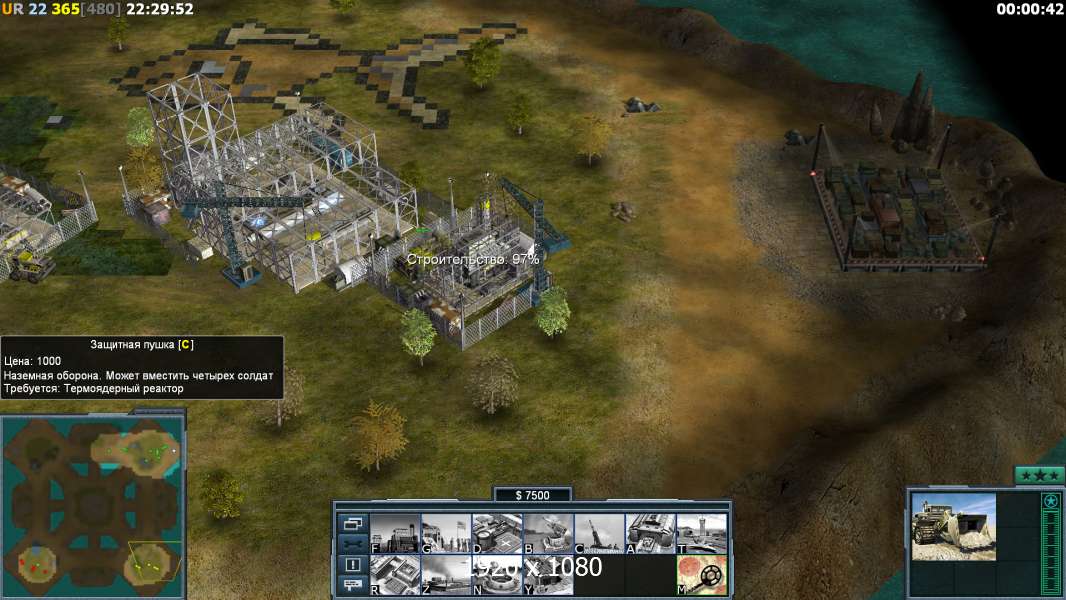Click the exclamation mark button
The height and width of the screenshot is (600, 1066).
352,565
